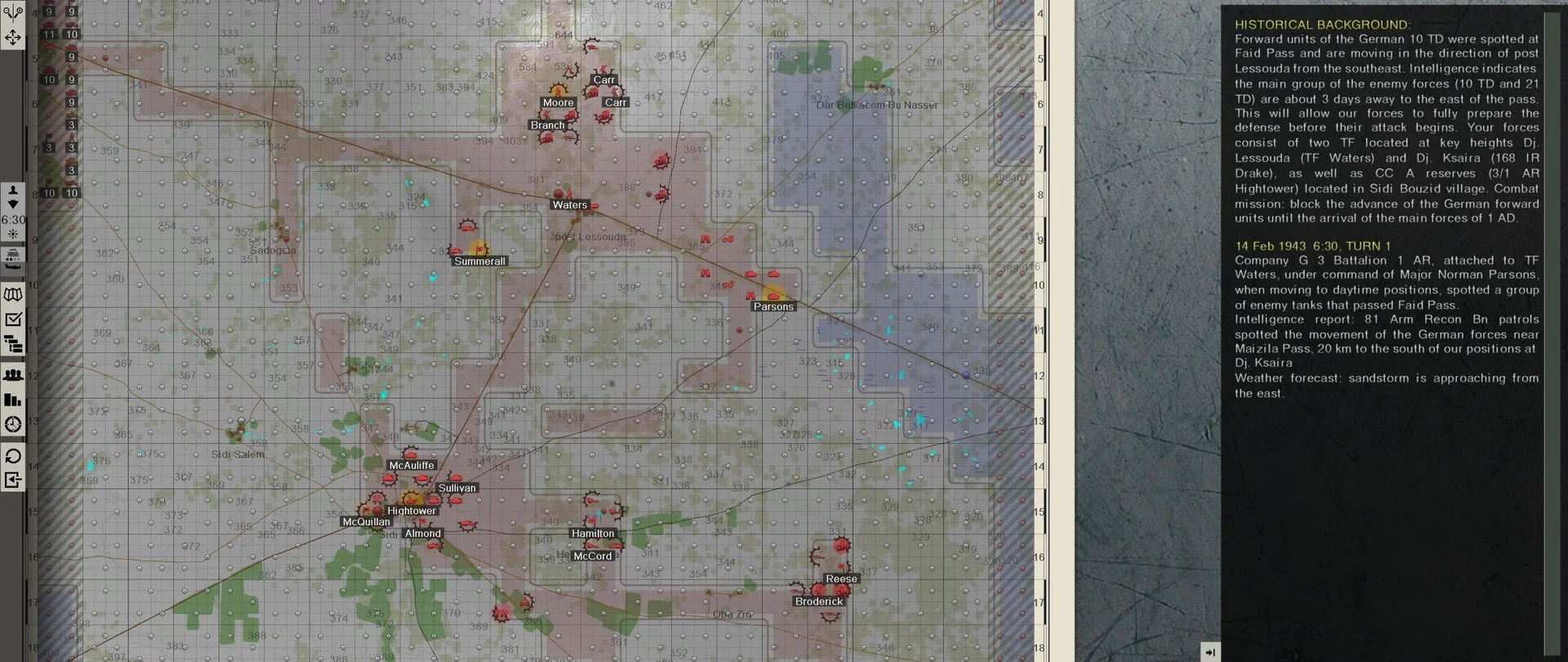
Task: Toggle day/night with the sun icon
Action: coord(12,232)
